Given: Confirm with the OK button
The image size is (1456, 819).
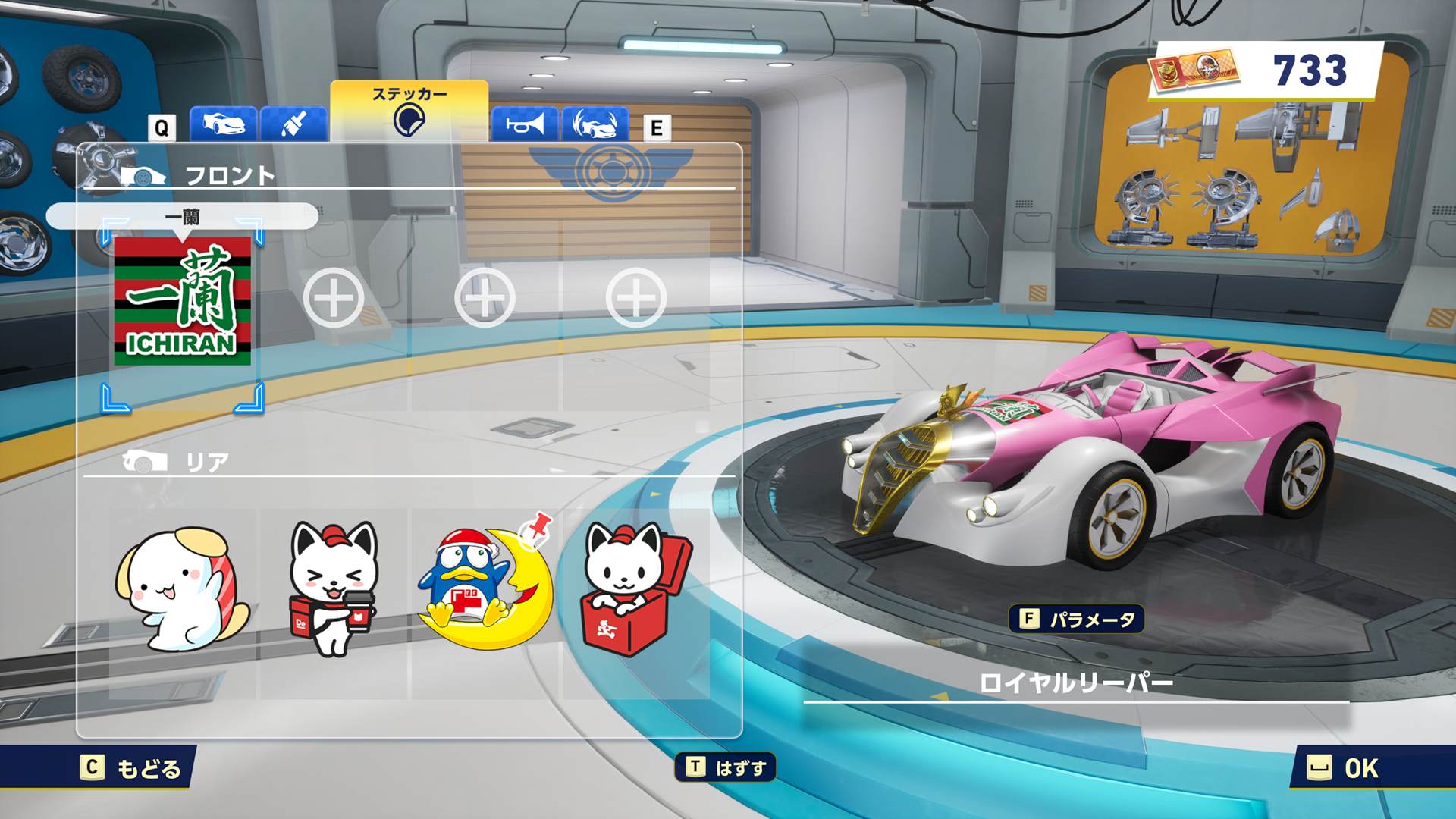Looking at the screenshot, I should [1343, 768].
